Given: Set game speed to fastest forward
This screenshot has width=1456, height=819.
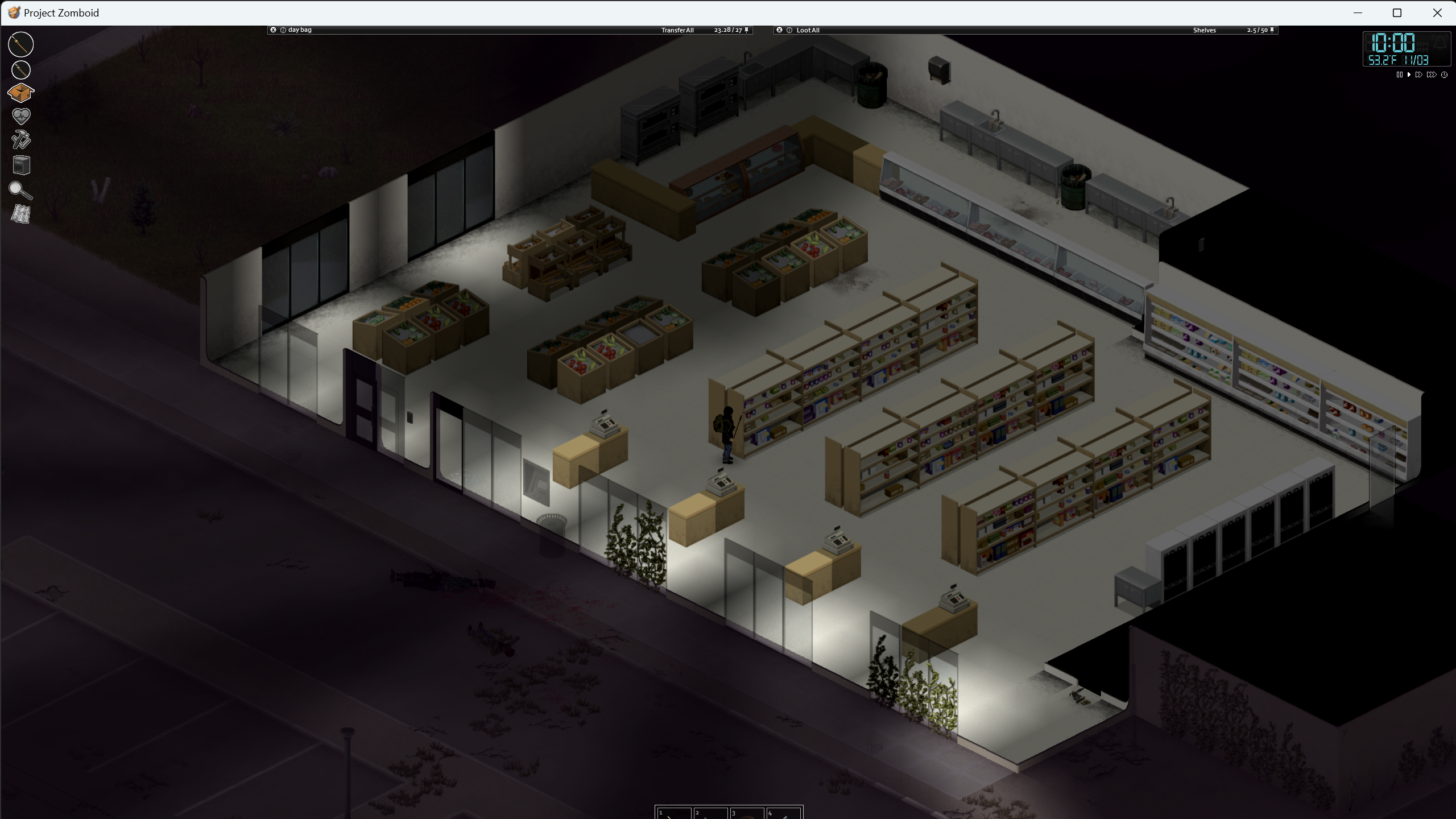Looking at the screenshot, I should coord(1432,75).
